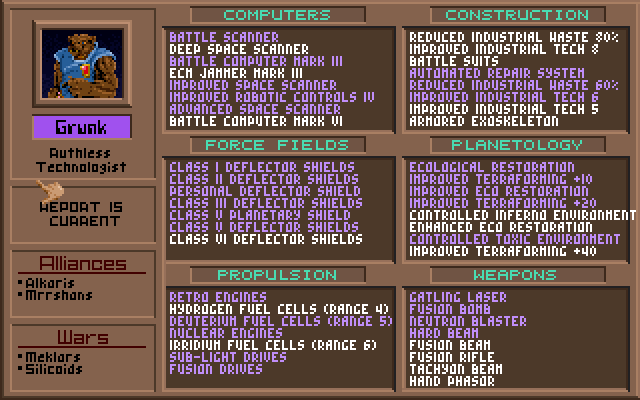The width and height of the screenshot is (640, 400).
Task: Select Iridium Fuel Cells (Range 6) entry
Action: tap(273, 345)
